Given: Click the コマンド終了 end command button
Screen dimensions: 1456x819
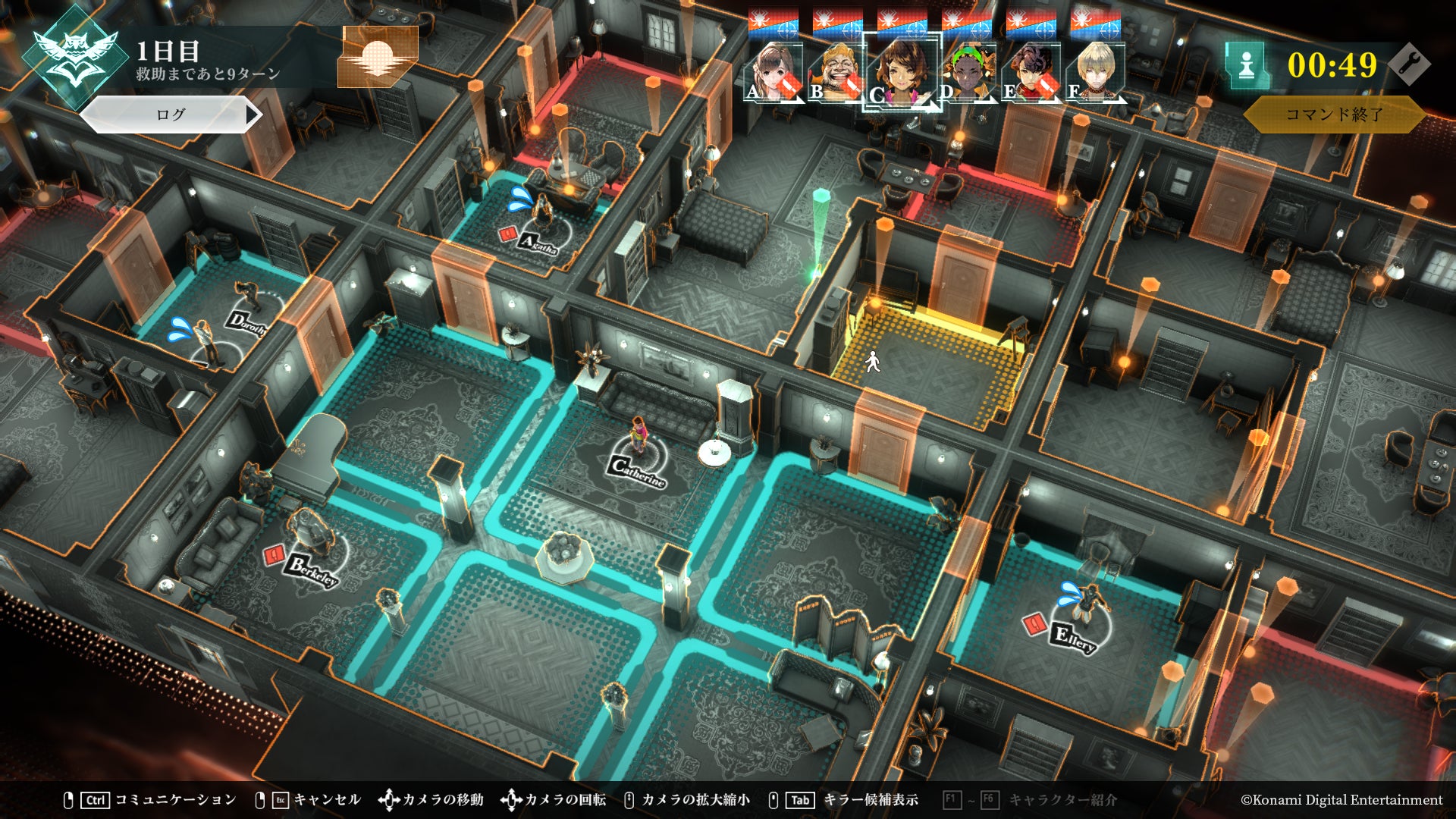Looking at the screenshot, I should [x=1334, y=115].
